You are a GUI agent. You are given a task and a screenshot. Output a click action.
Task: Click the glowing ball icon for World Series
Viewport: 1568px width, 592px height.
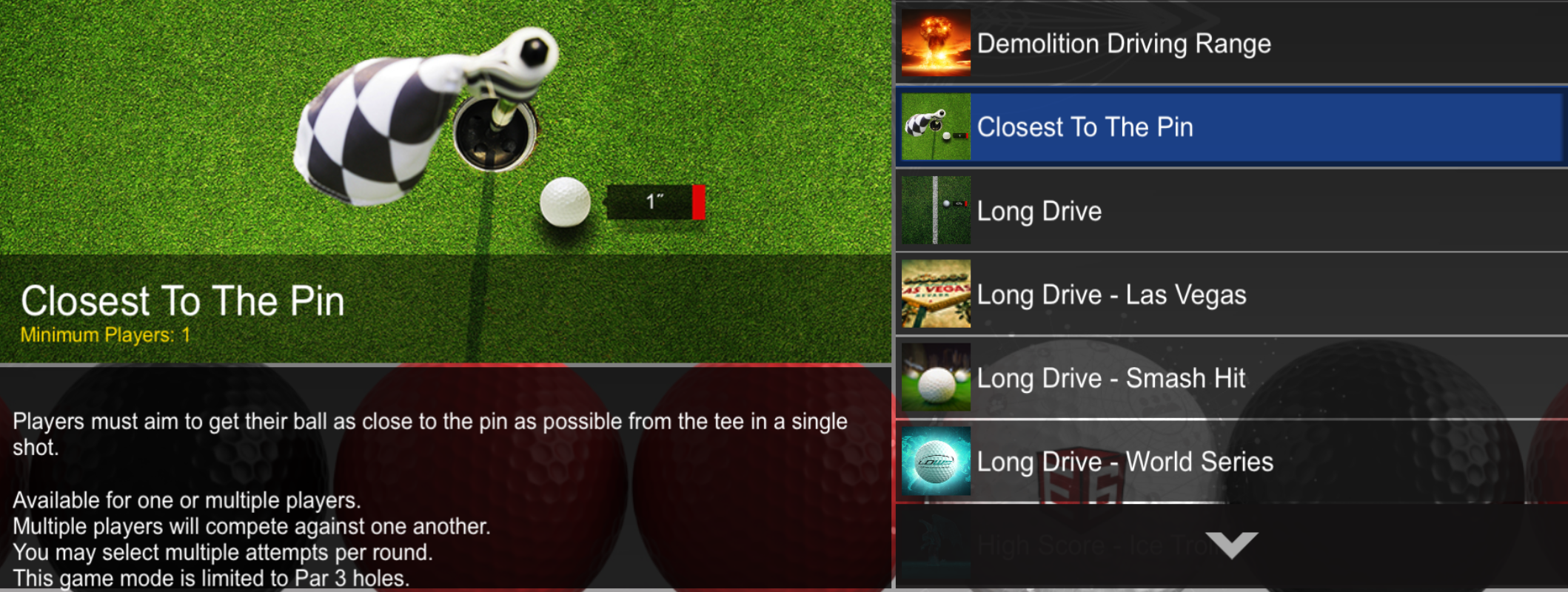934,462
